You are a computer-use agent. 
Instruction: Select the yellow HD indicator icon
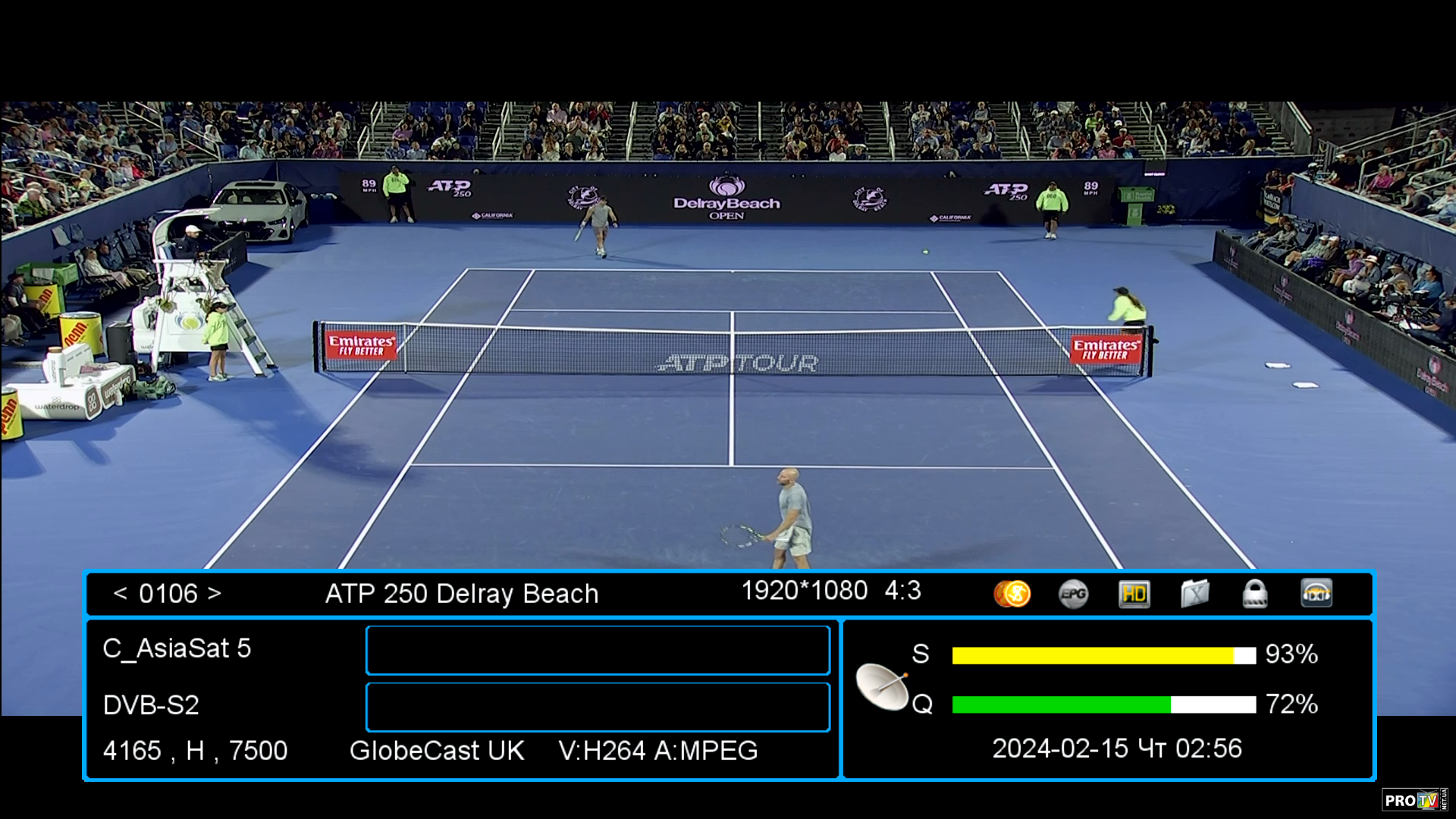coord(1134,594)
